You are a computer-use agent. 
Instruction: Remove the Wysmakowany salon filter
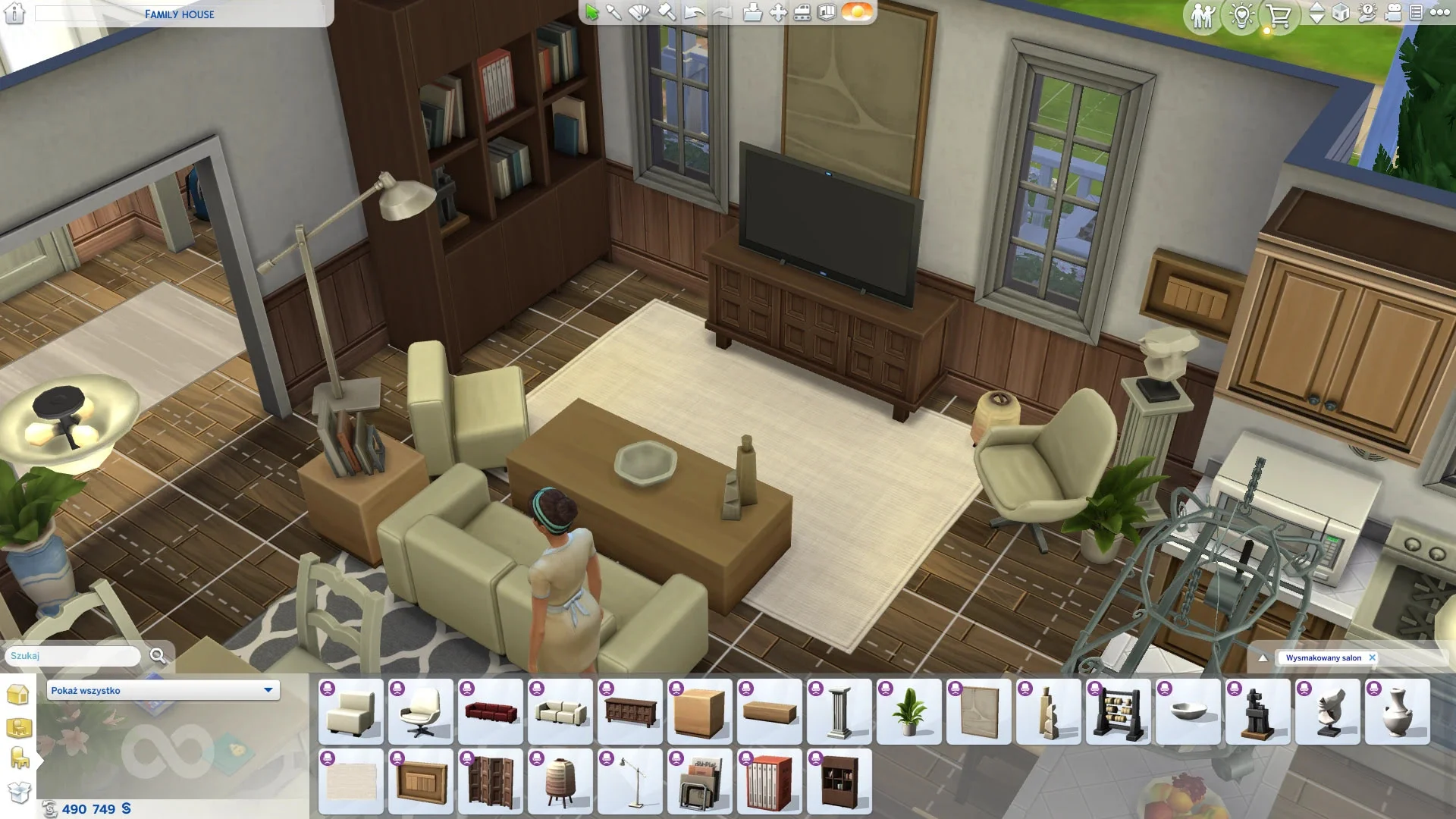coord(1372,658)
